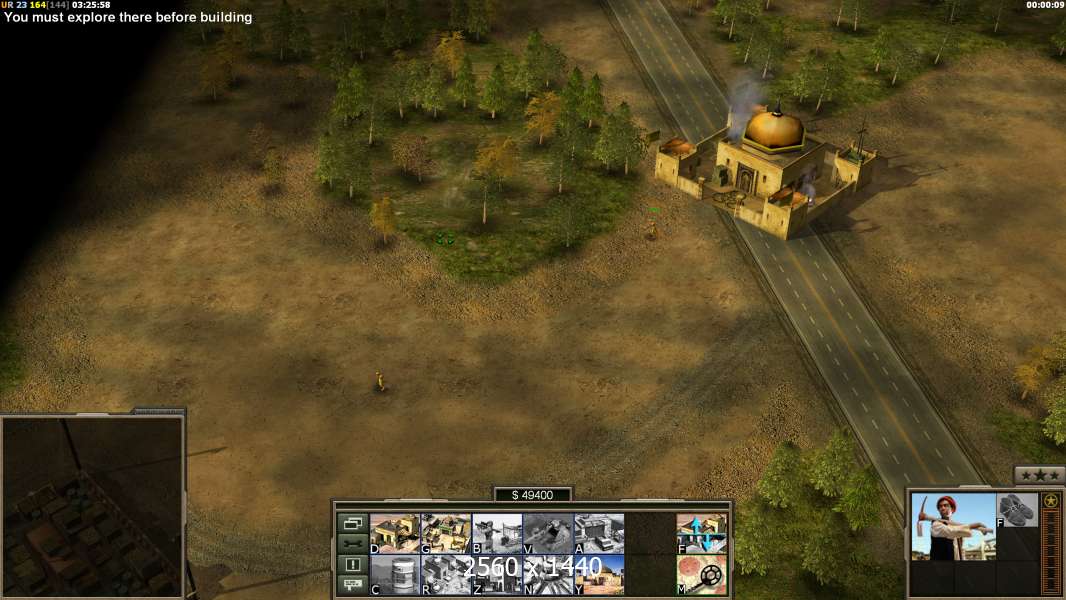Activate the detector scan icon labeled M

tap(702, 574)
